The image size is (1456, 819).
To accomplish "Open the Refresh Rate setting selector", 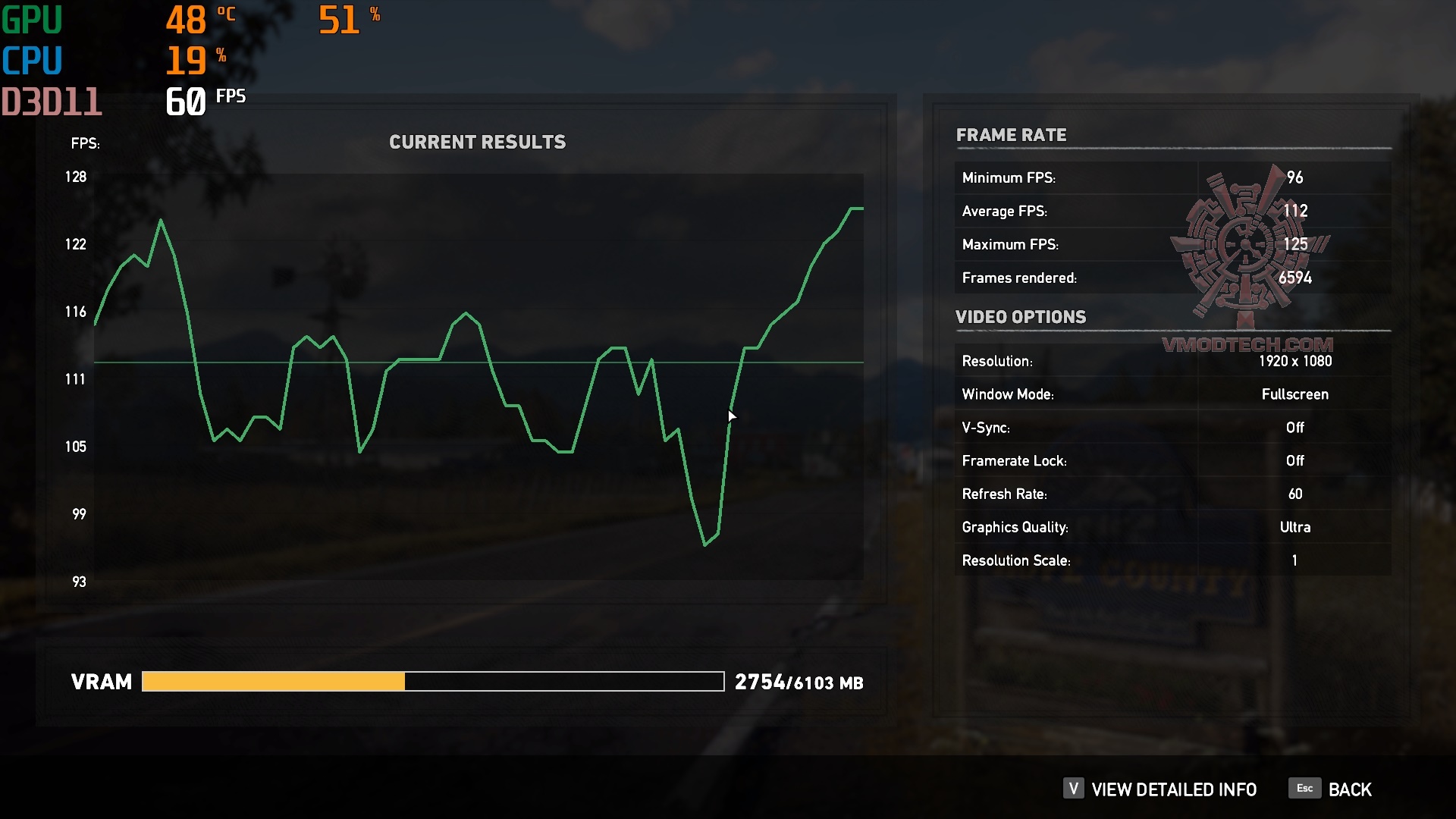I will pyautogui.click(x=1295, y=494).
